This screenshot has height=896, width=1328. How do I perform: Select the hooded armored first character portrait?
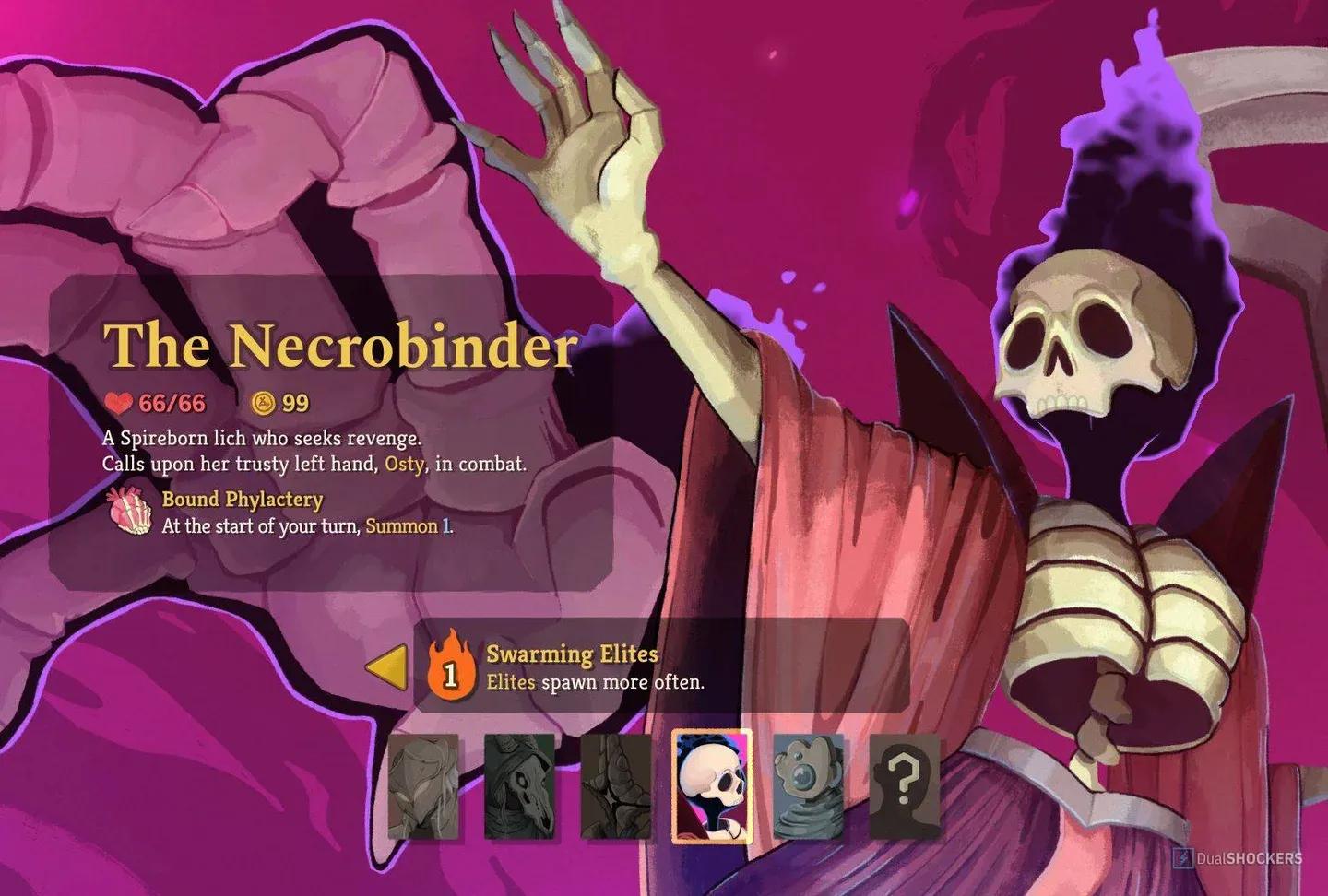tap(421, 791)
